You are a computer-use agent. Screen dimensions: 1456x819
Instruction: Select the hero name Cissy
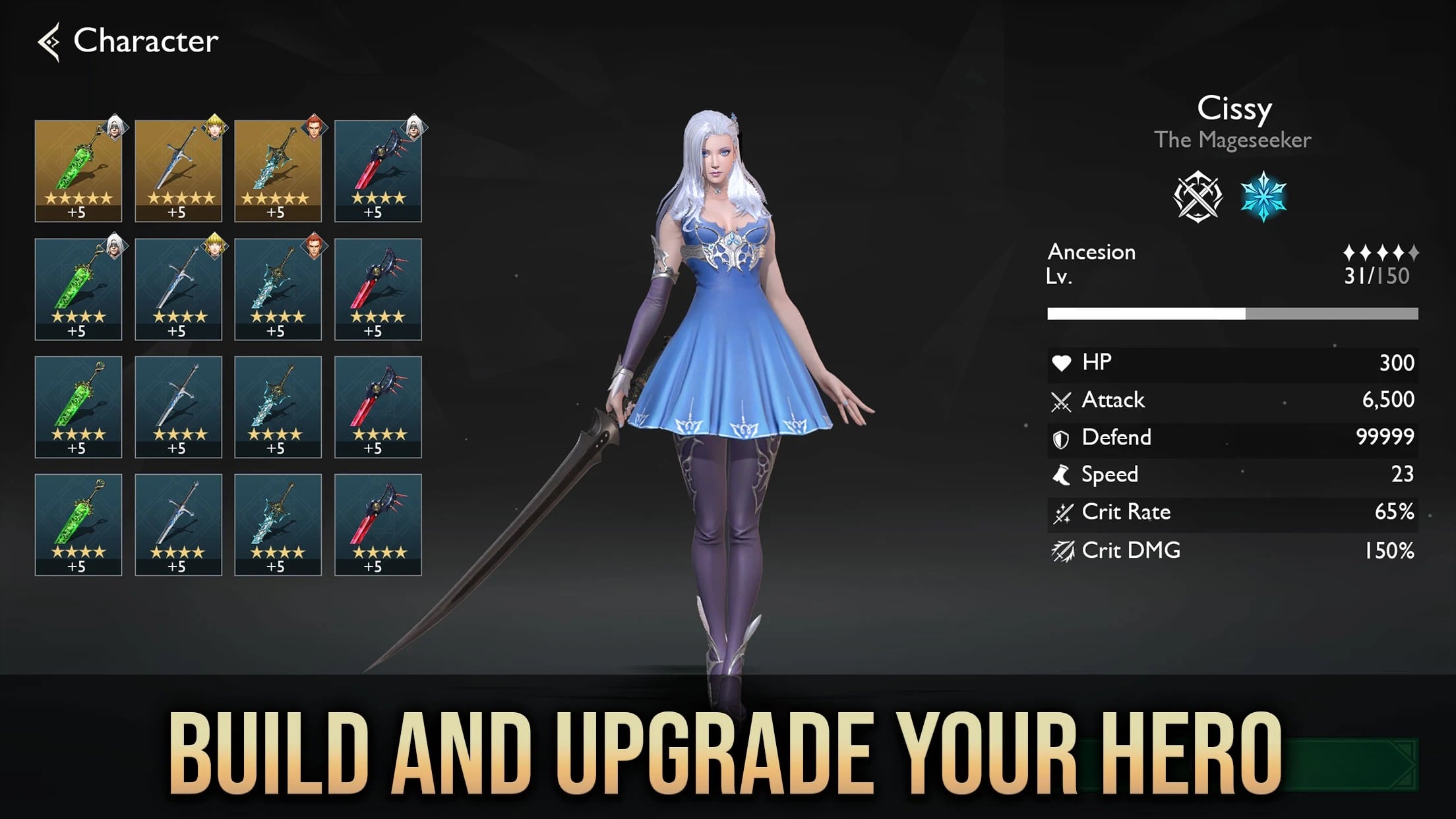click(x=1234, y=109)
